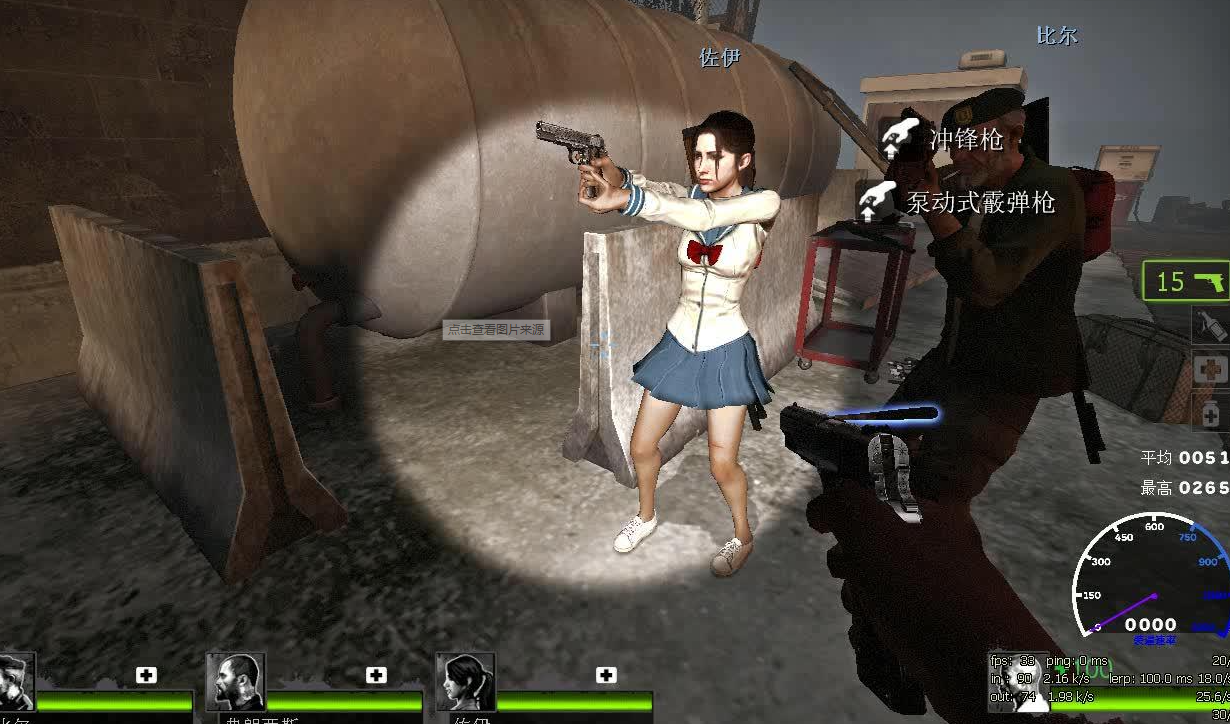The width and height of the screenshot is (1230, 724).
Task: Click the 泵动式霰弹枪 weapon pickup icon
Action: click(x=877, y=201)
